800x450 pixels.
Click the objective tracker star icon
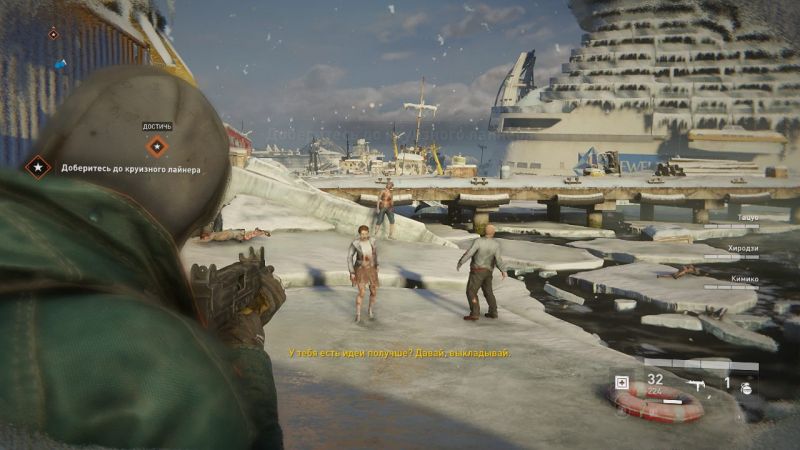pyautogui.click(x=38, y=167)
